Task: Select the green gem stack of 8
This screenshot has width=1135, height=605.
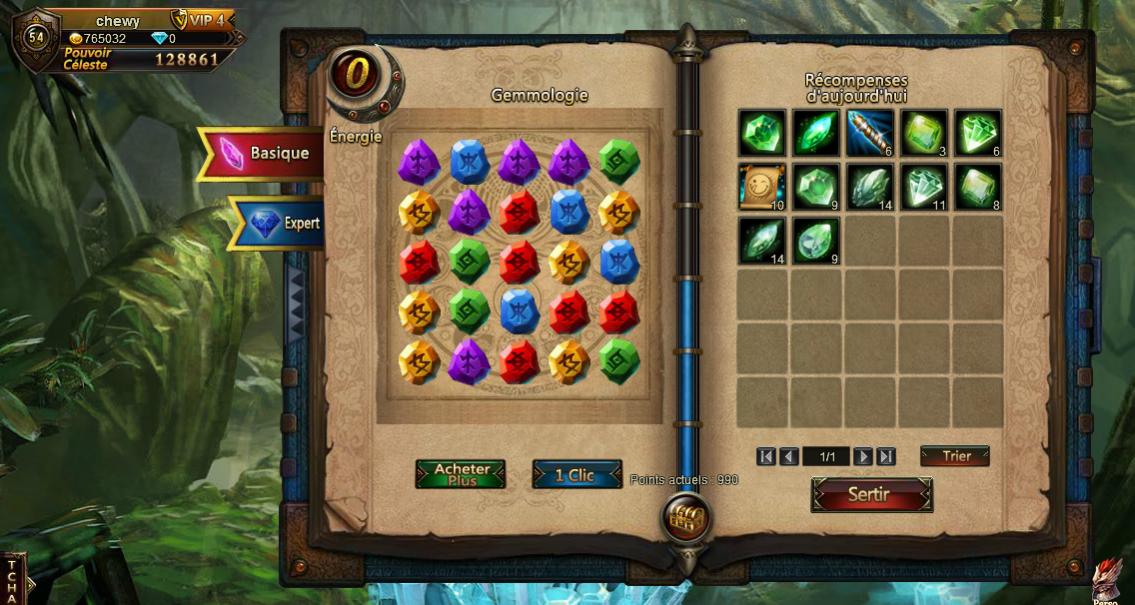Action: [x=977, y=187]
